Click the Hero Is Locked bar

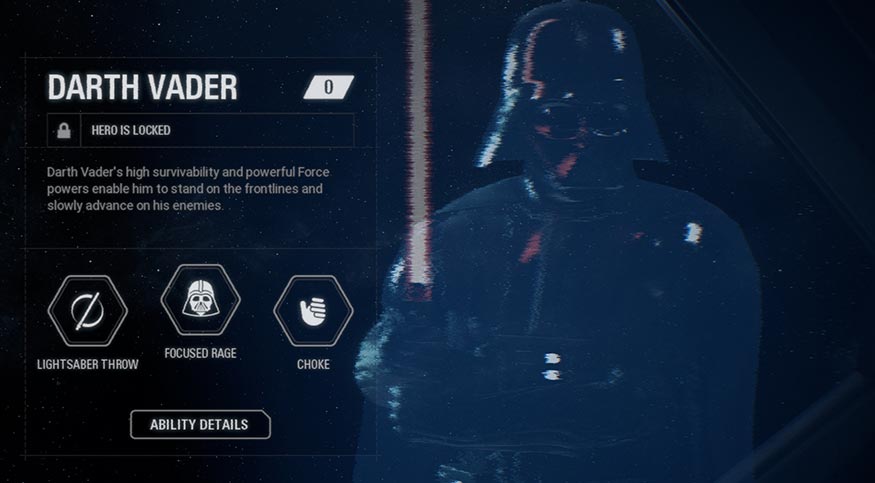(x=200, y=130)
